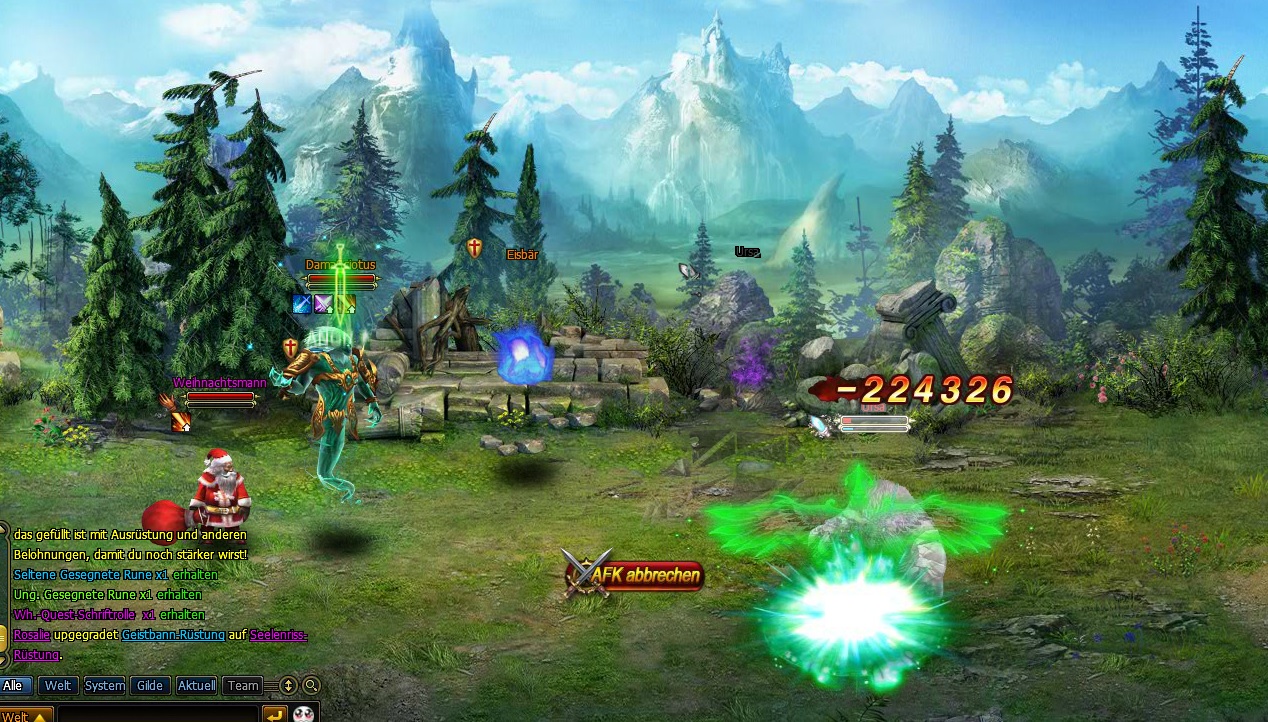Screen dimensions: 1268x722
Task: Send the chat message with enter button
Action: (274, 715)
